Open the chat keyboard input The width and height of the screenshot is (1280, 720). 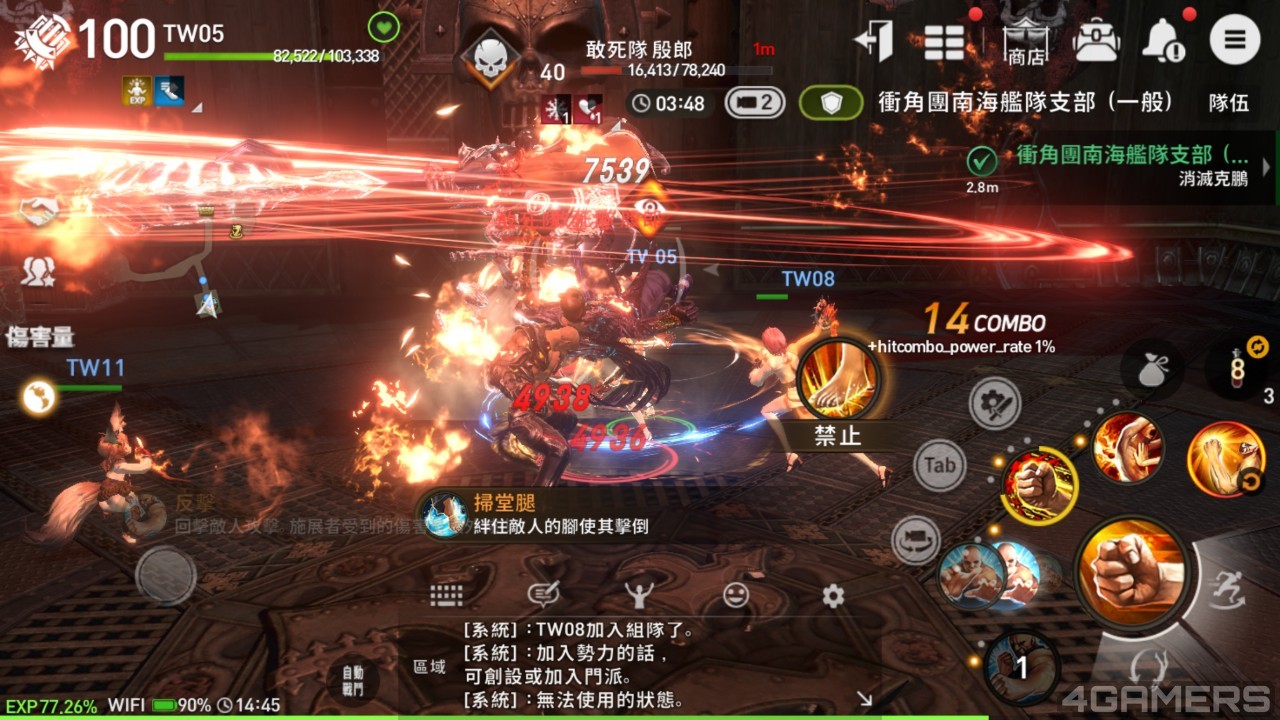coord(446,595)
